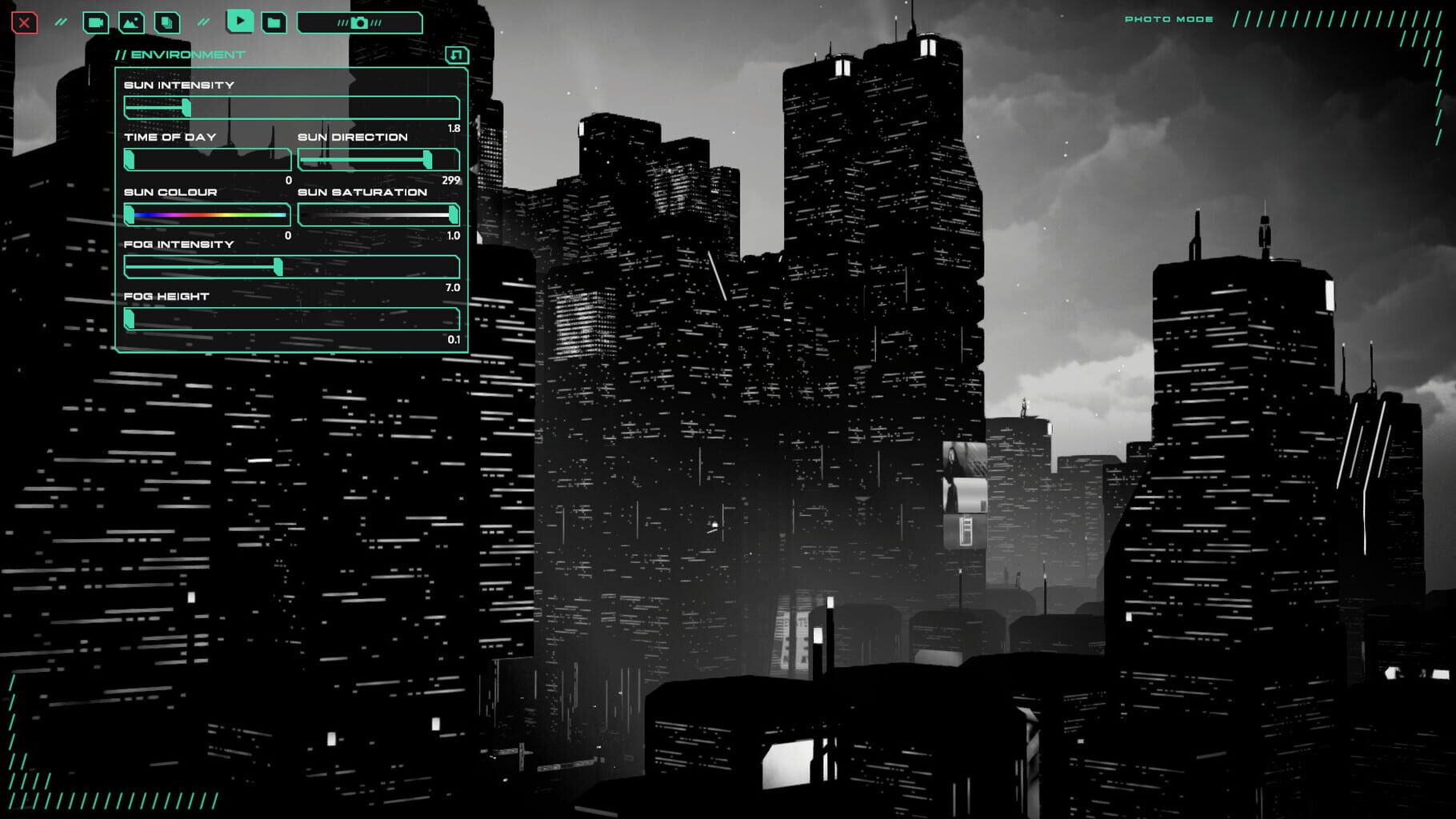Select the video camera tool icon
The image size is (1456, 819).
click(x=95, y=22)
